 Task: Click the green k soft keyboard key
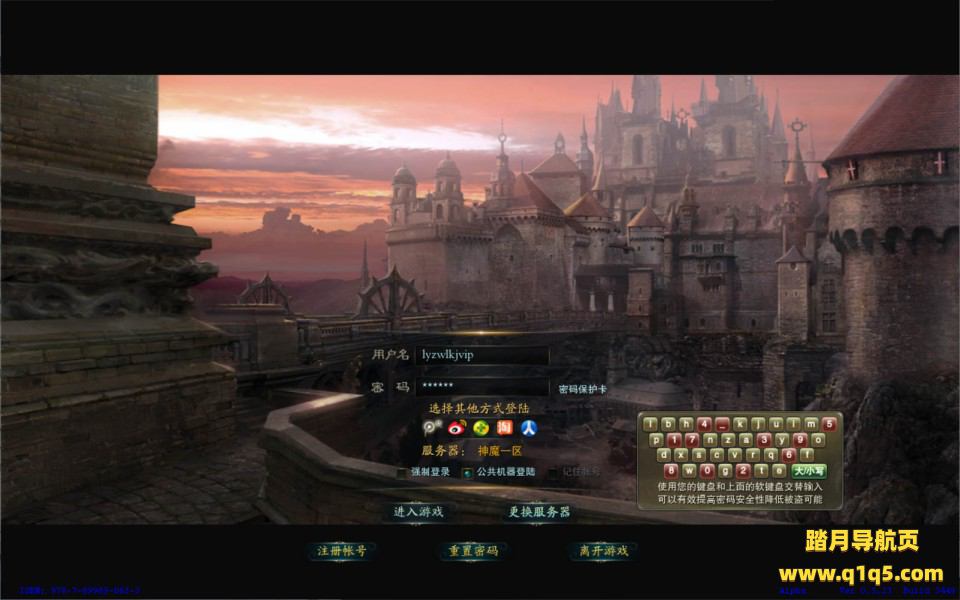point(740,424)
